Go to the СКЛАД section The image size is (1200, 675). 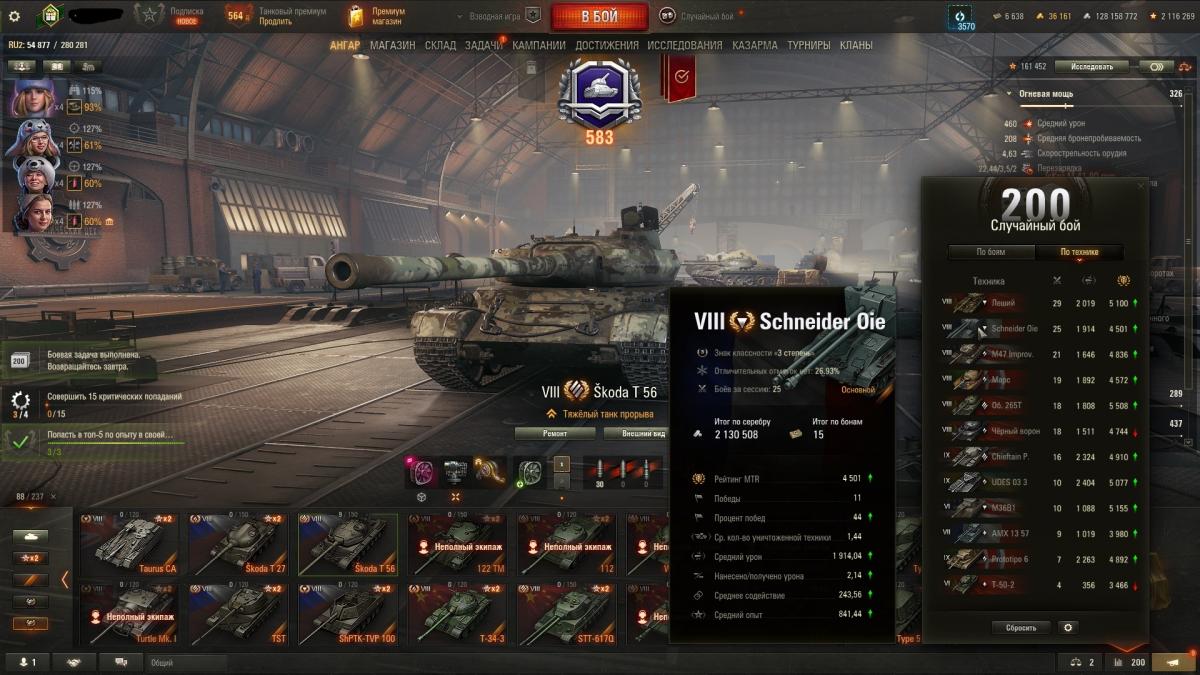coord(440,45)
